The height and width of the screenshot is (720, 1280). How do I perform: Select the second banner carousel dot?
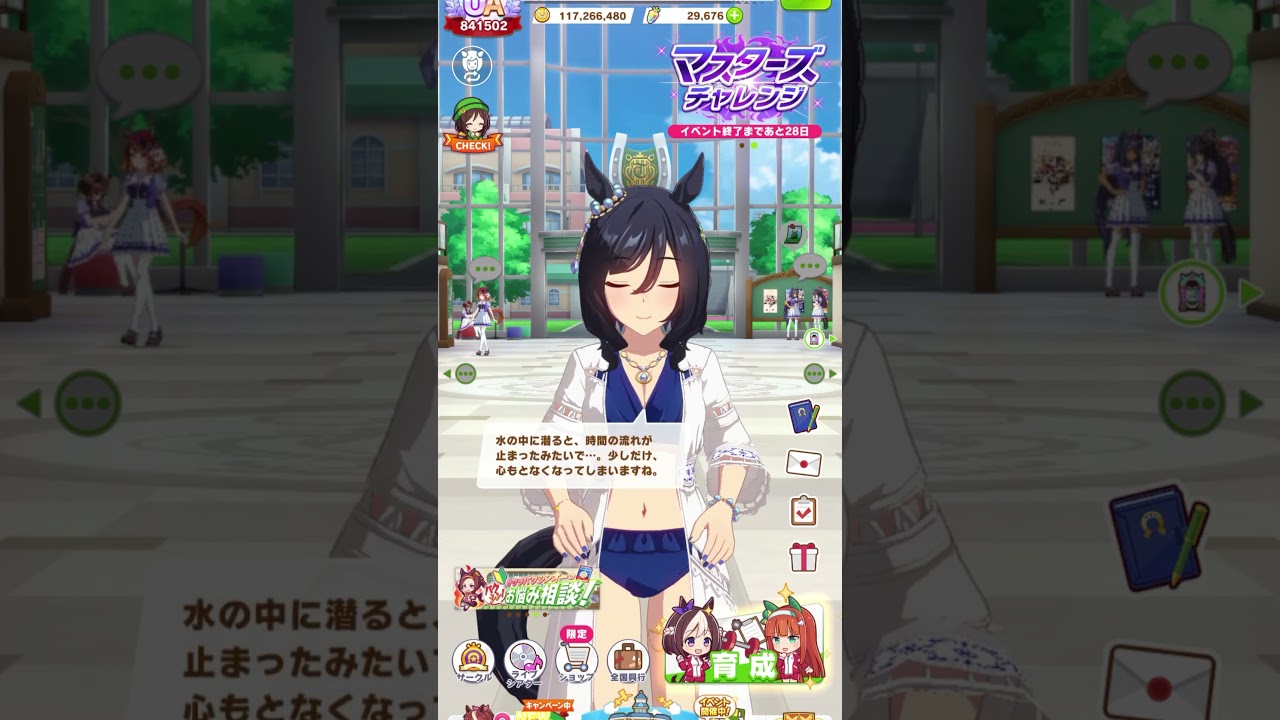[754, 145]
